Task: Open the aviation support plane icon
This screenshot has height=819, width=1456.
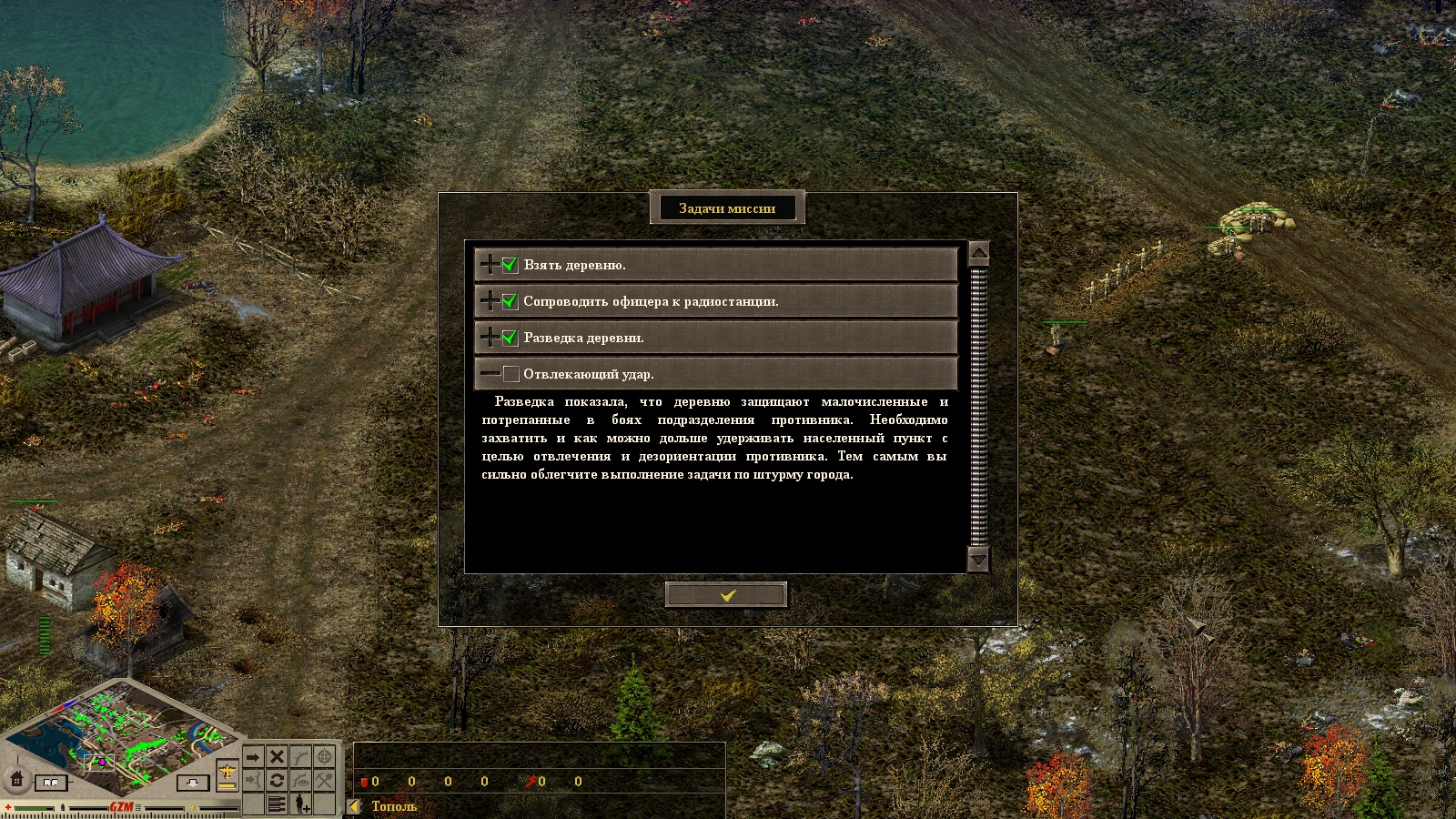Action: coord(227,774)
